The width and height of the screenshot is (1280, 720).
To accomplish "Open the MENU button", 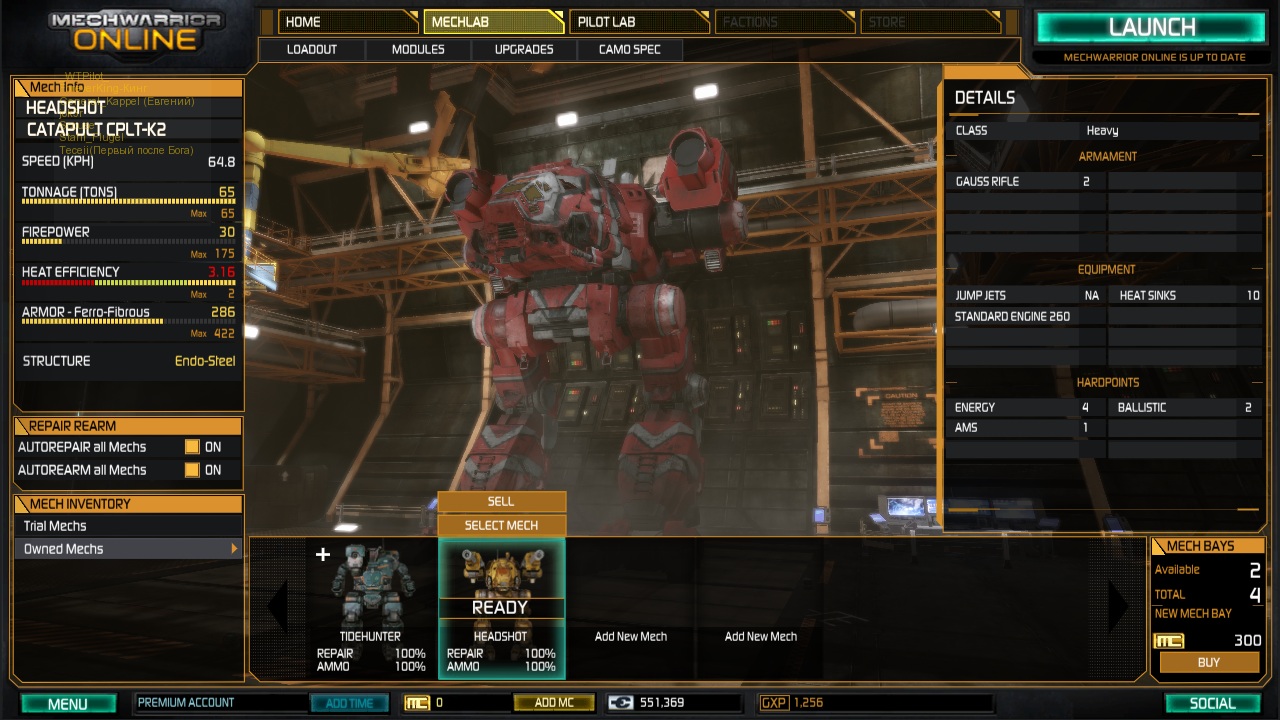I will coord(68,704).
